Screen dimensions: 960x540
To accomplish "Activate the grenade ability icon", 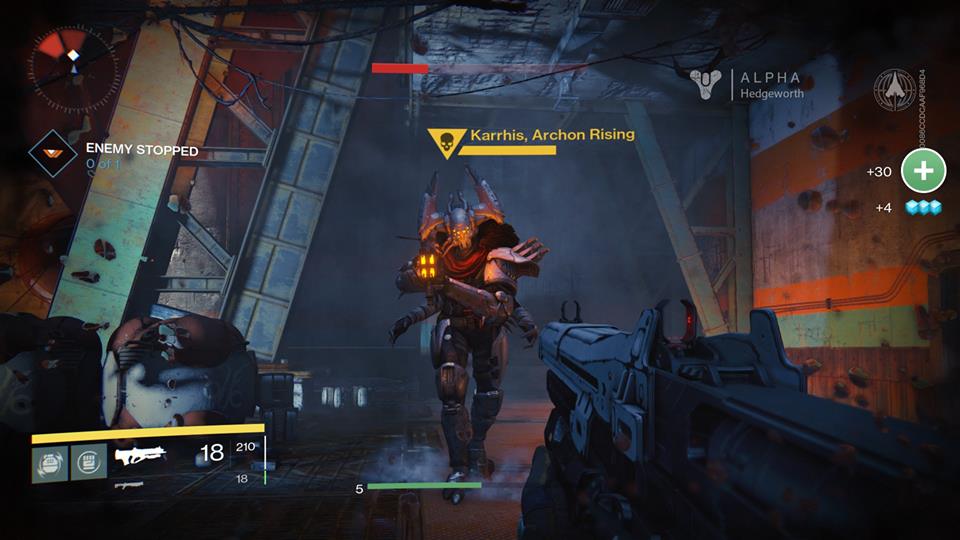I will click(x=49, y=463).
